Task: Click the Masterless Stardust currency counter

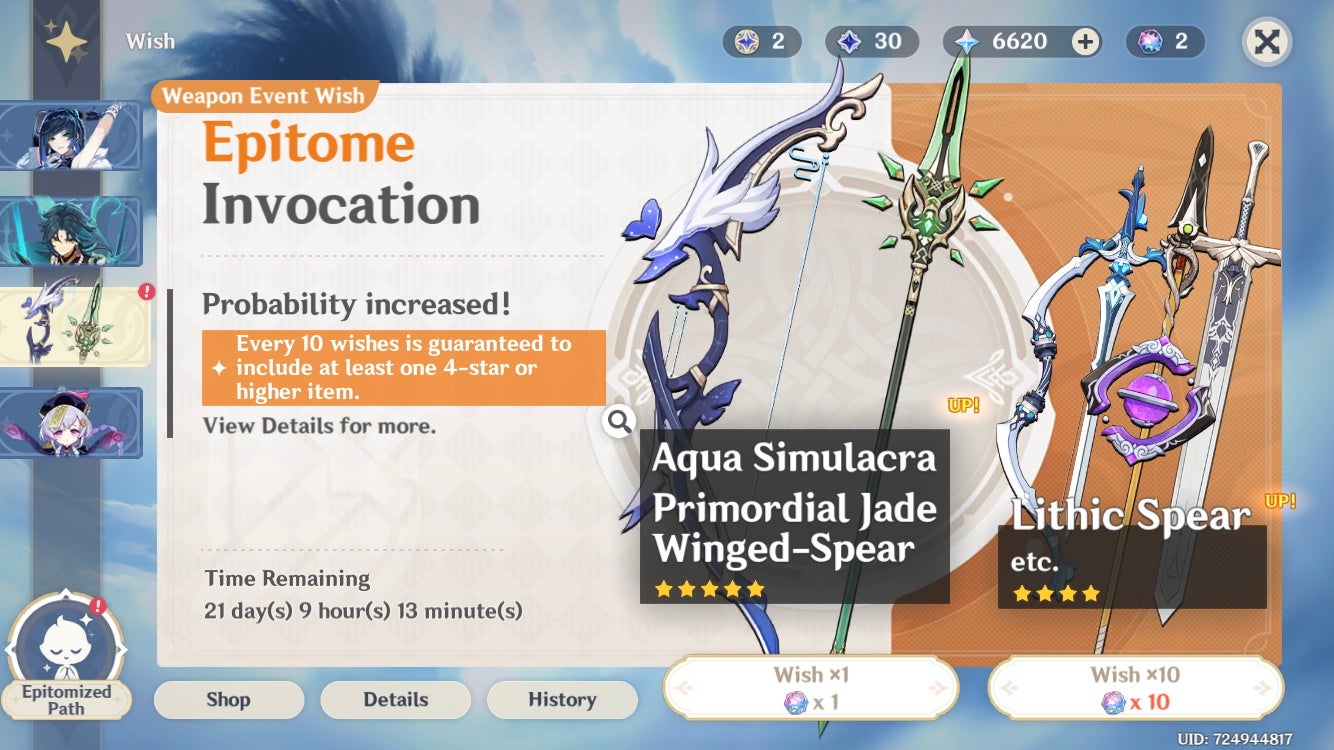Action: [x=871, y=42]
